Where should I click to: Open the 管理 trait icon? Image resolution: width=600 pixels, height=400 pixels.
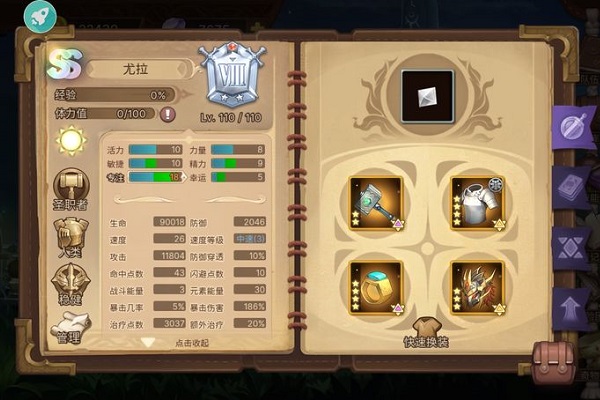70,327
